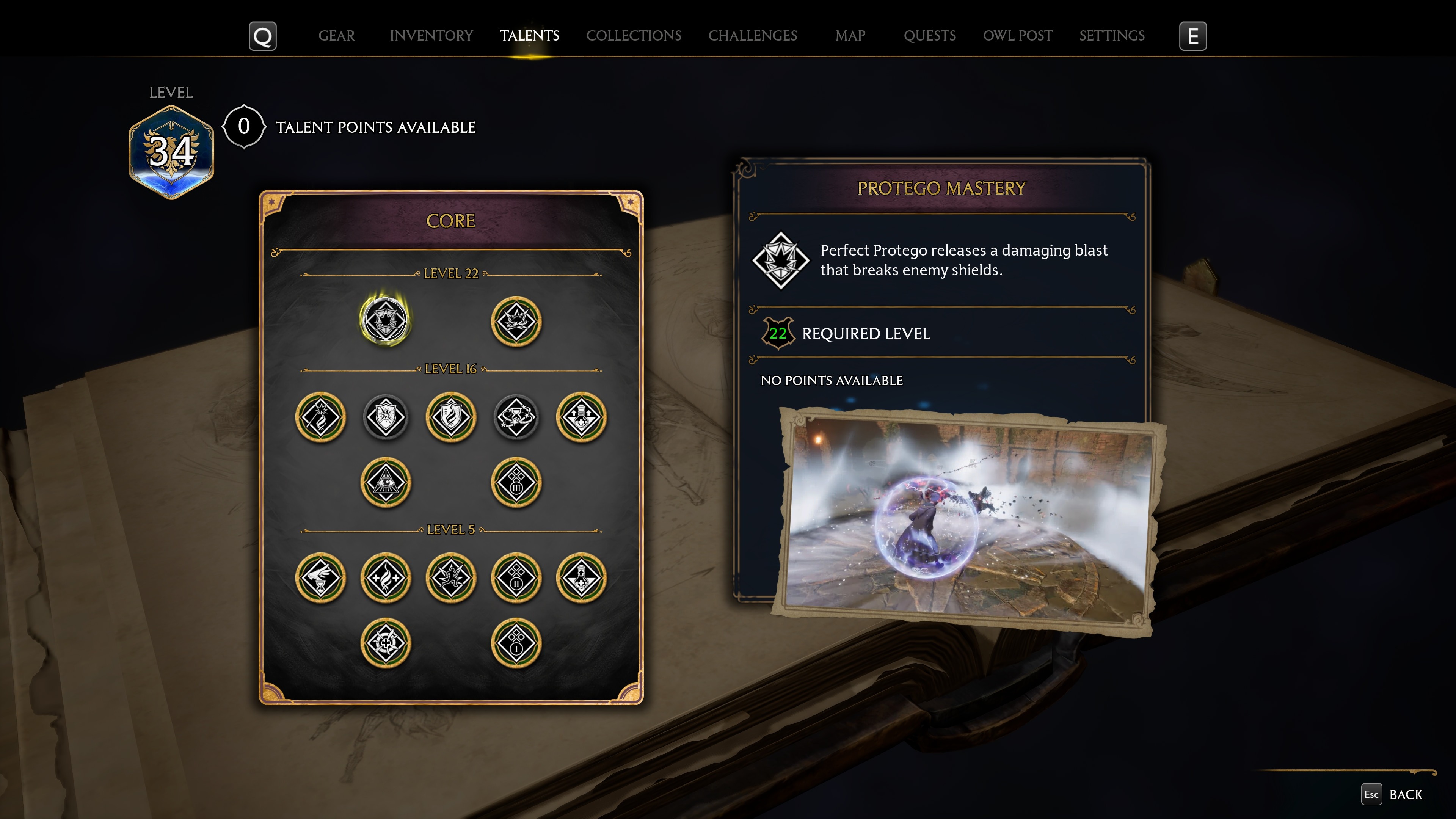The image size is (1456, 819).
Task: Switch to the Owl Post tab
Action: click(1017, 36)
